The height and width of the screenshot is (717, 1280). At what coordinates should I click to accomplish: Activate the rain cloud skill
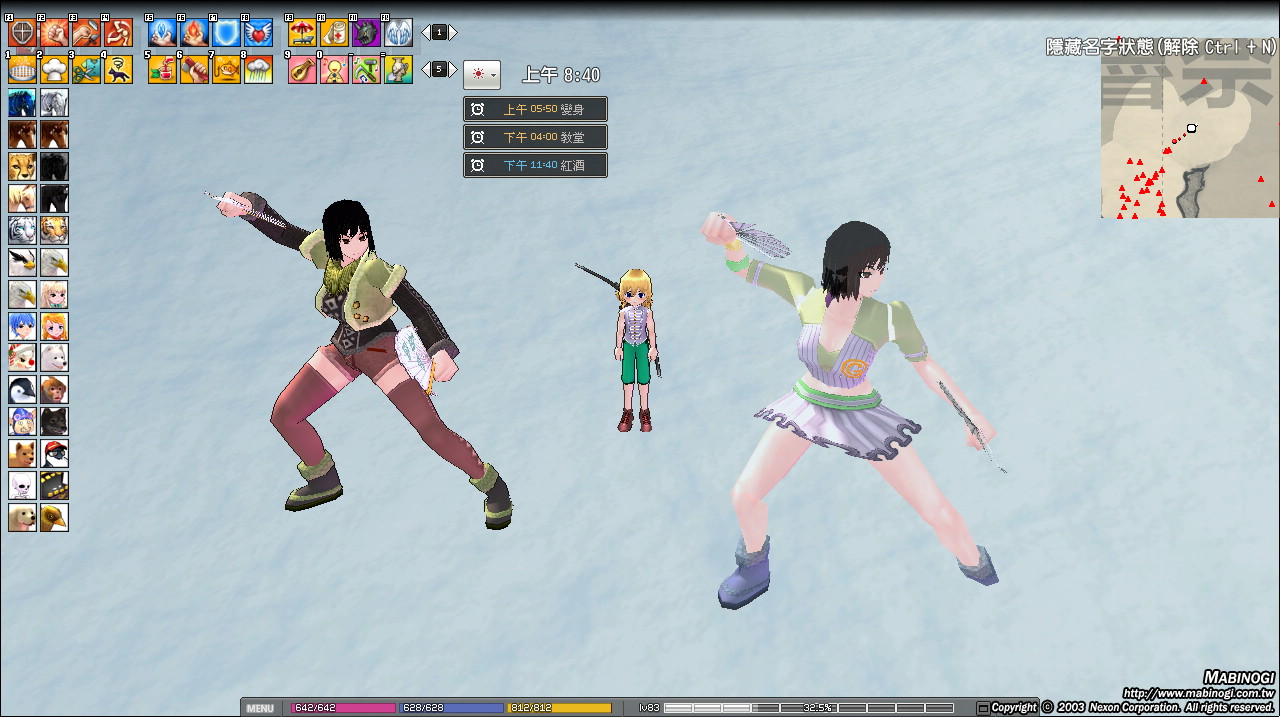pos(258,69)
